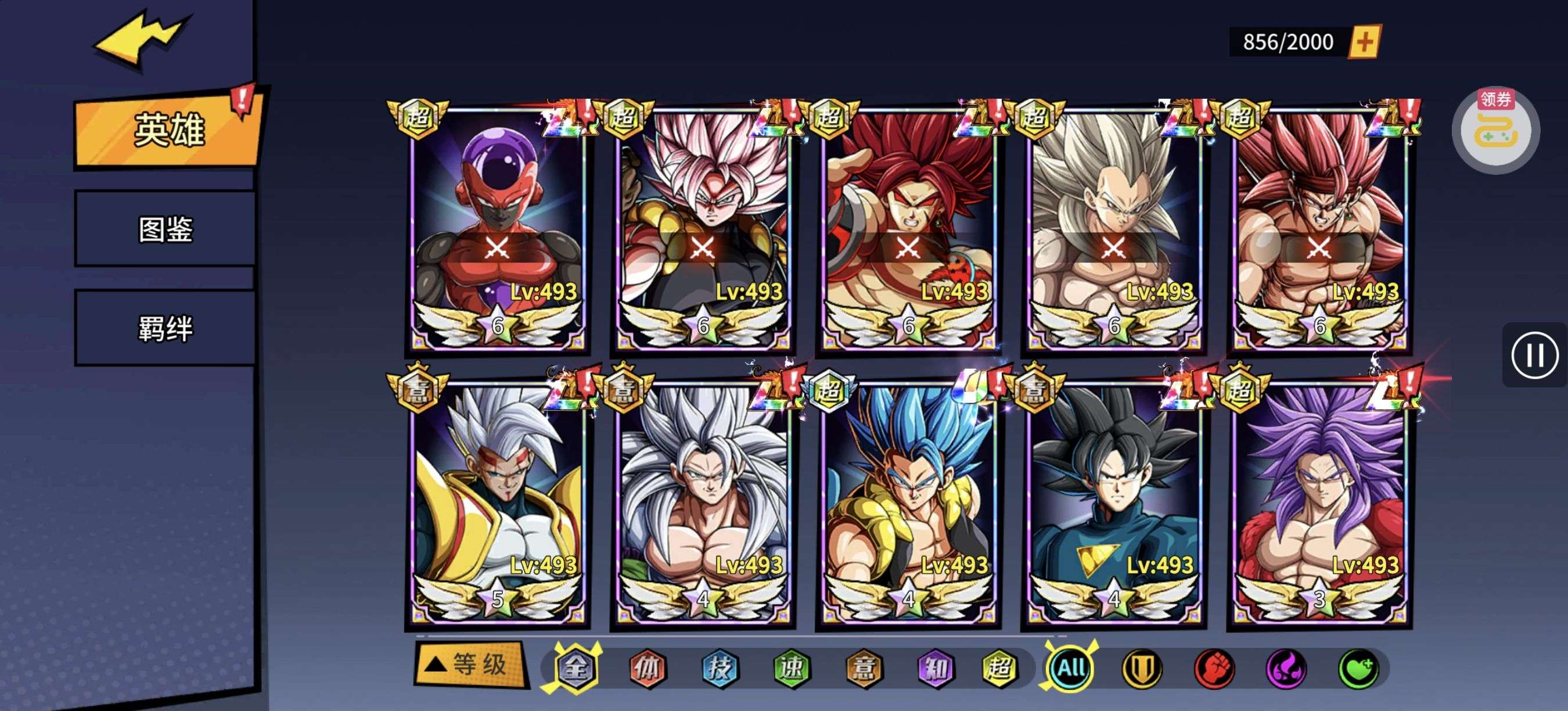This screenshot has width=1568, height=711.
Task: Toggle the 等级 level sort button
Action: click(x=470, y=665)
